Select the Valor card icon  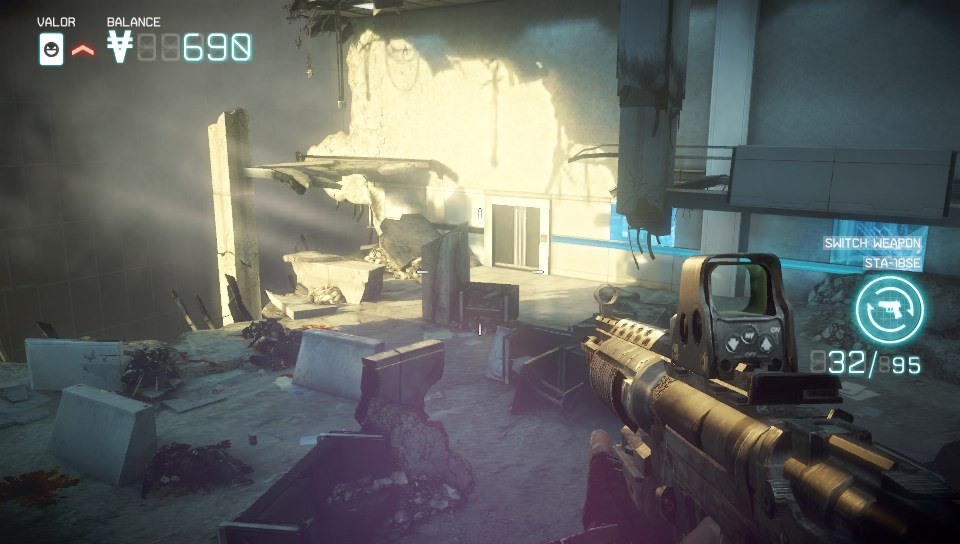coord(51,48)
